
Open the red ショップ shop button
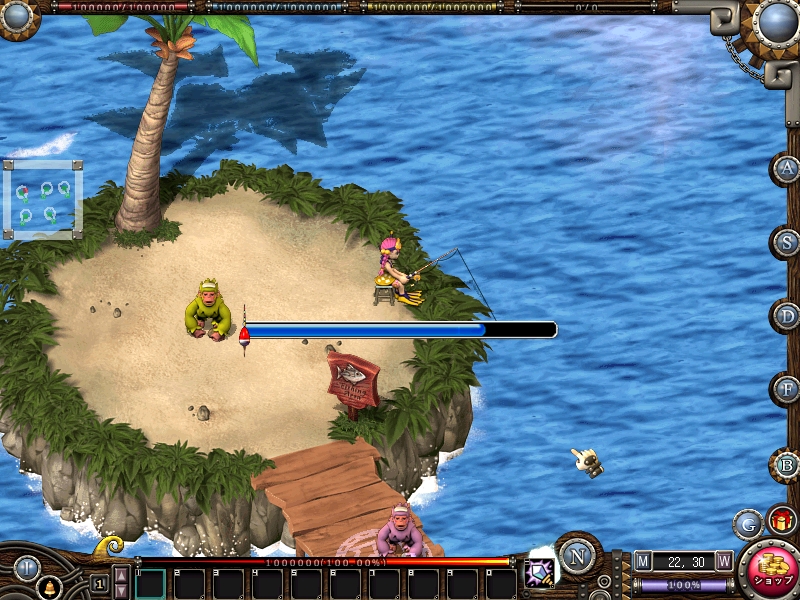768,572
